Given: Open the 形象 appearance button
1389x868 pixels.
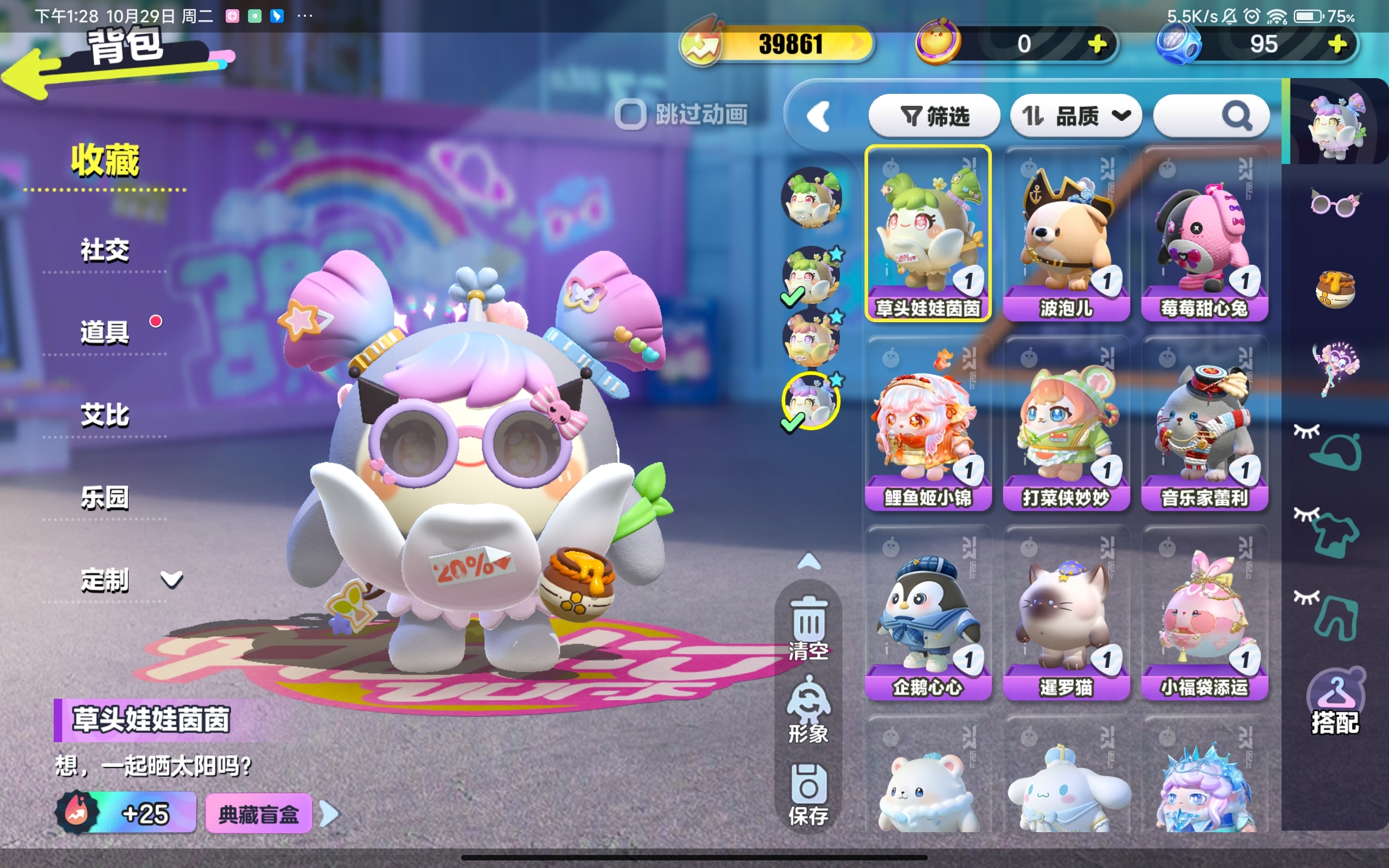Looking at the screenshot, I should (x=809, y=710).
